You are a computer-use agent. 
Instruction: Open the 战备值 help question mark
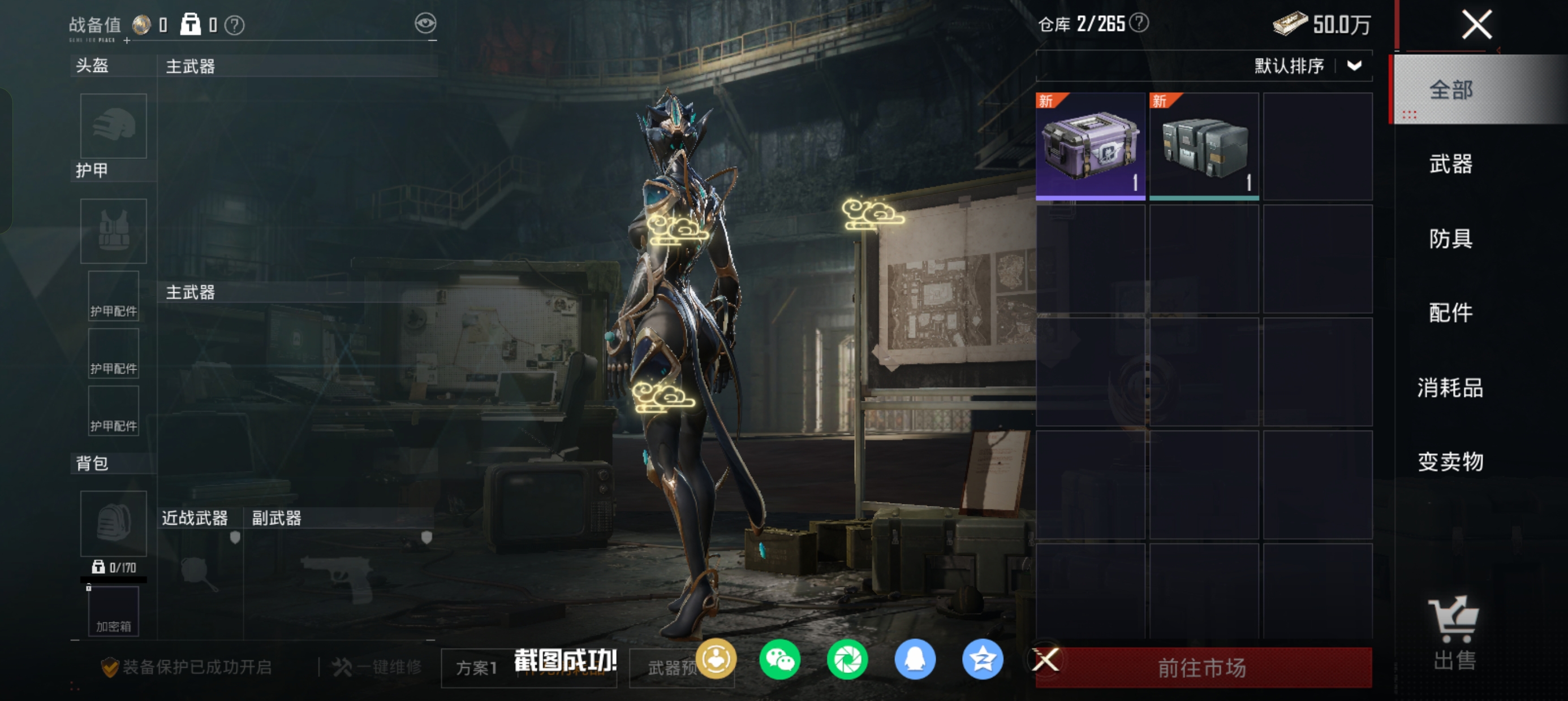click(x=234, y=25)
